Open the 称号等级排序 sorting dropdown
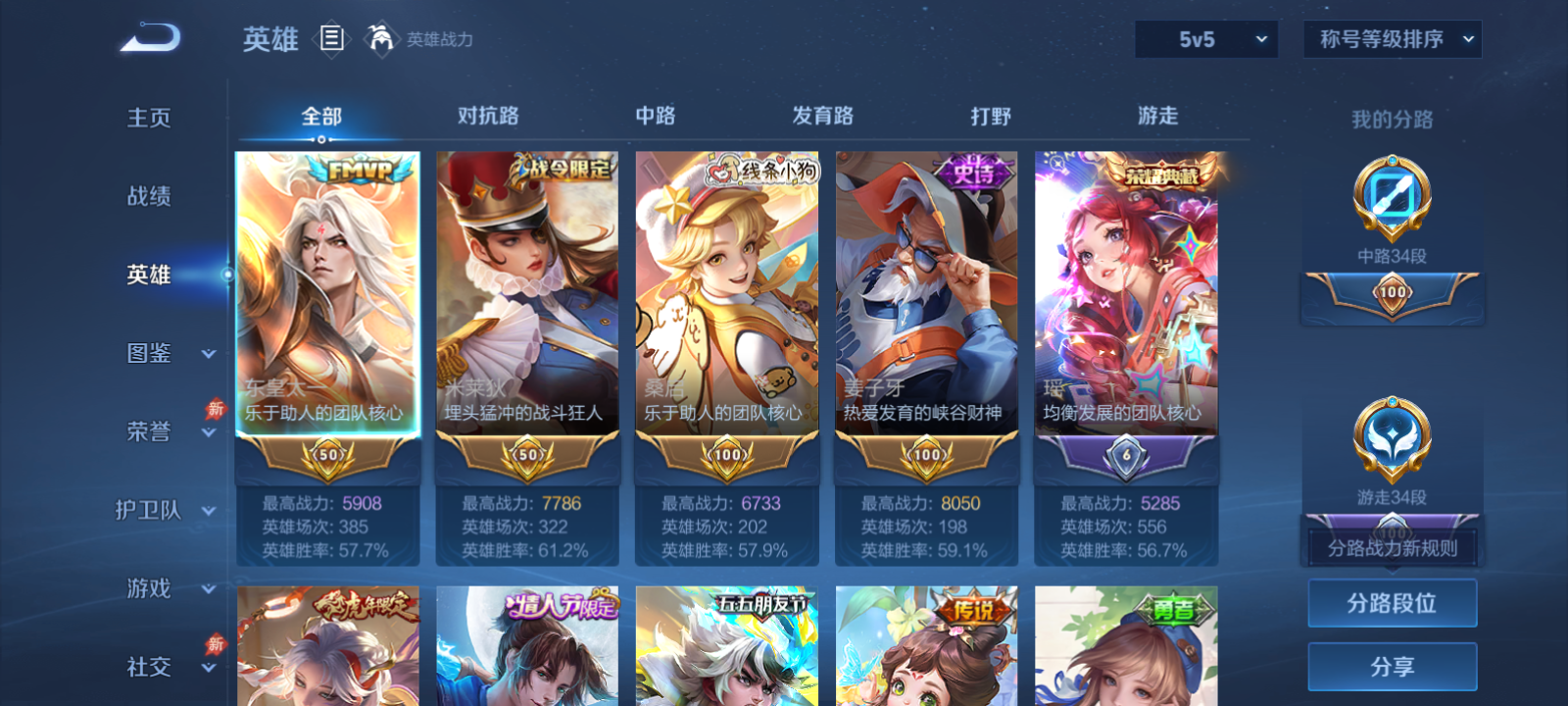The height and width of the screenshot is (706, 1568). 1392,39
